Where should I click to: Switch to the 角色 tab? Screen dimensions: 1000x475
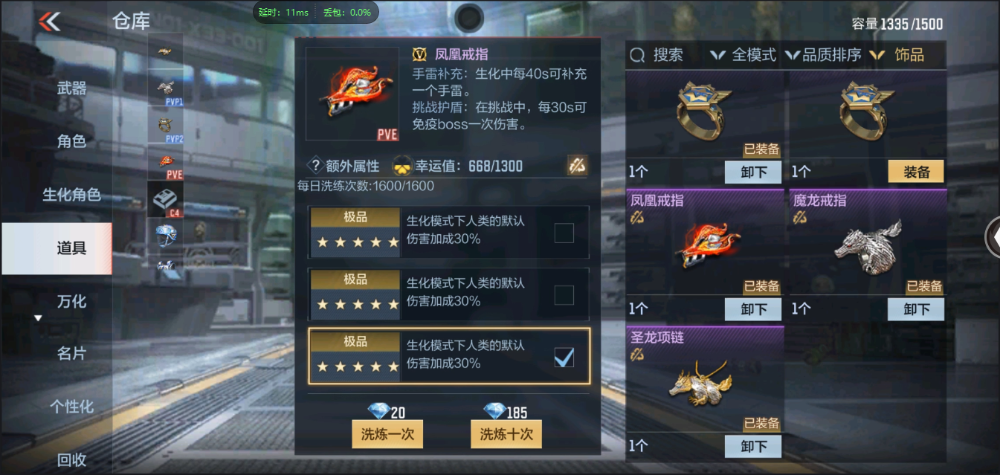(x=71, y=142)
